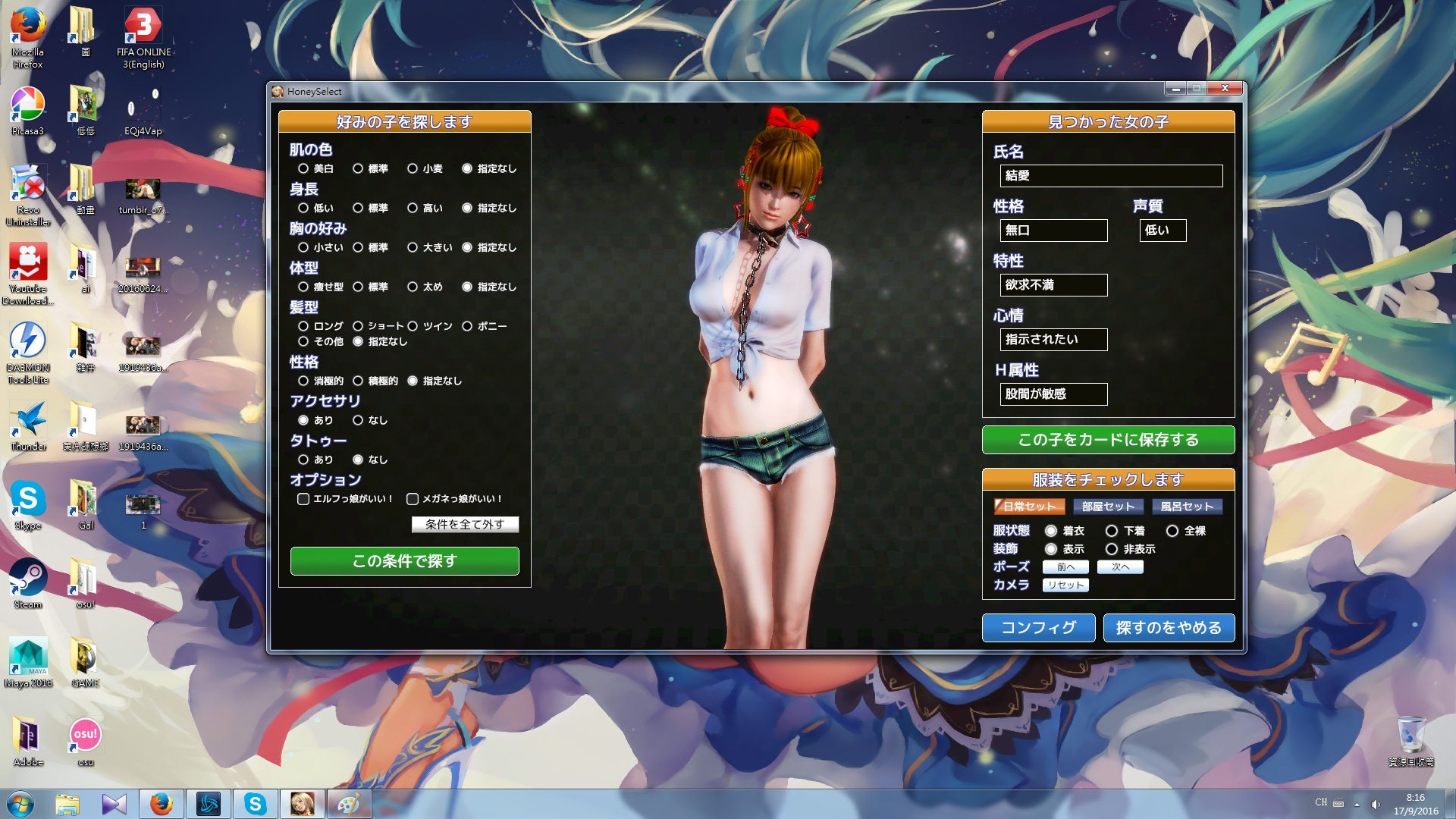Tick the エルフっ娘がいい！ option checkbox
The height and width of the screenshot is (819, 1456).
(303, 499)
